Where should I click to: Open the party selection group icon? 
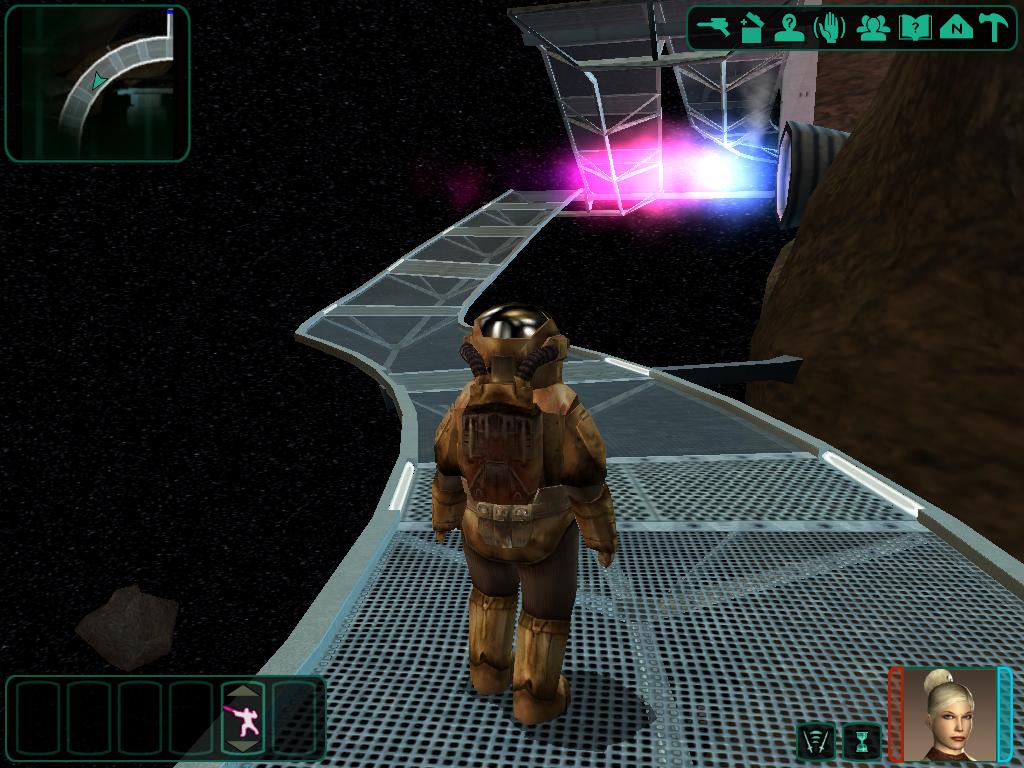pos(874,27)
